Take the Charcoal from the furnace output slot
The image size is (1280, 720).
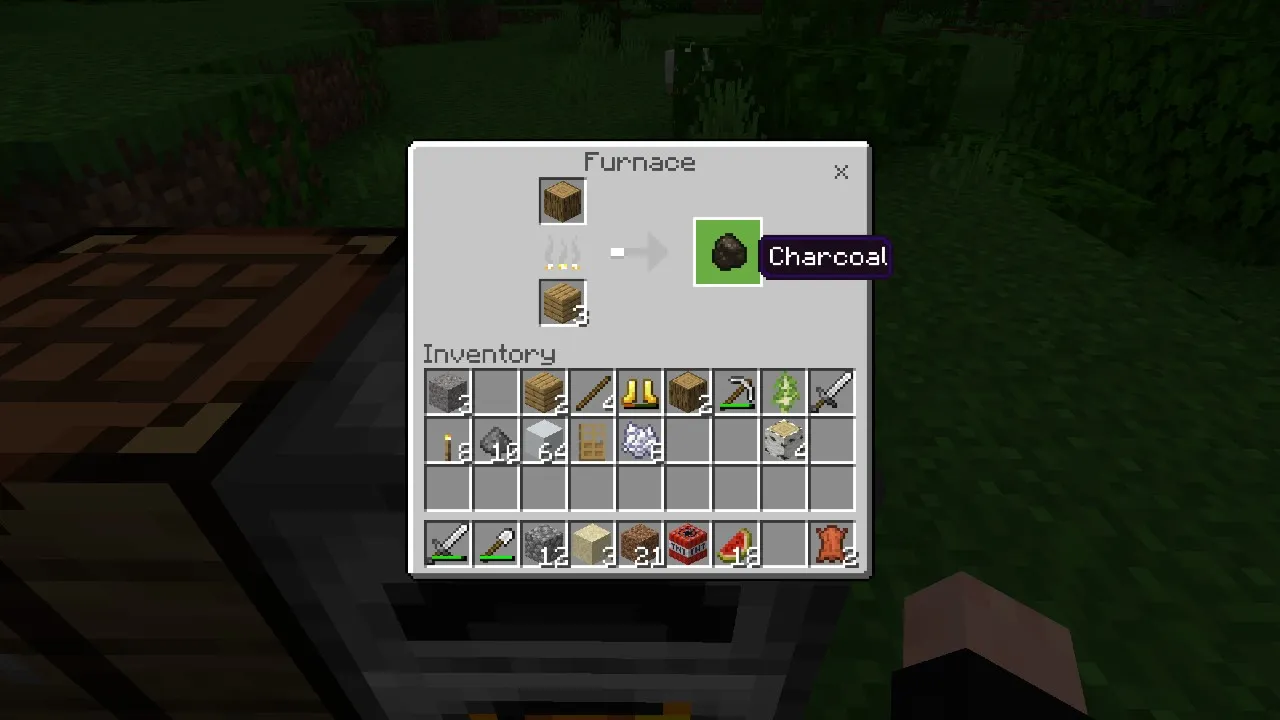pos(727,252)
